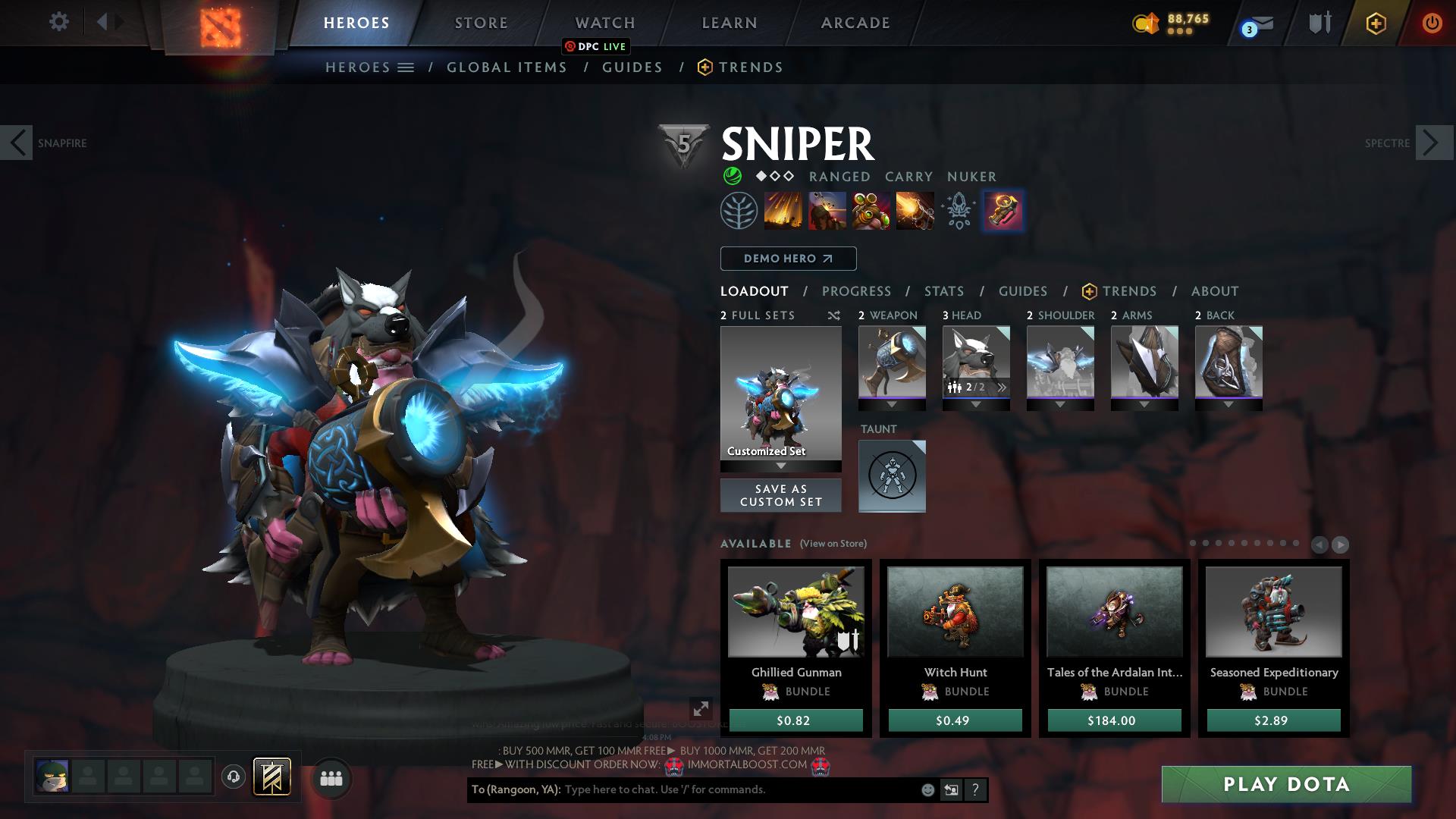This screenshot has height=819, width=1456.
Task: Click the DEMO HERO button
Action: click(788, 258)
